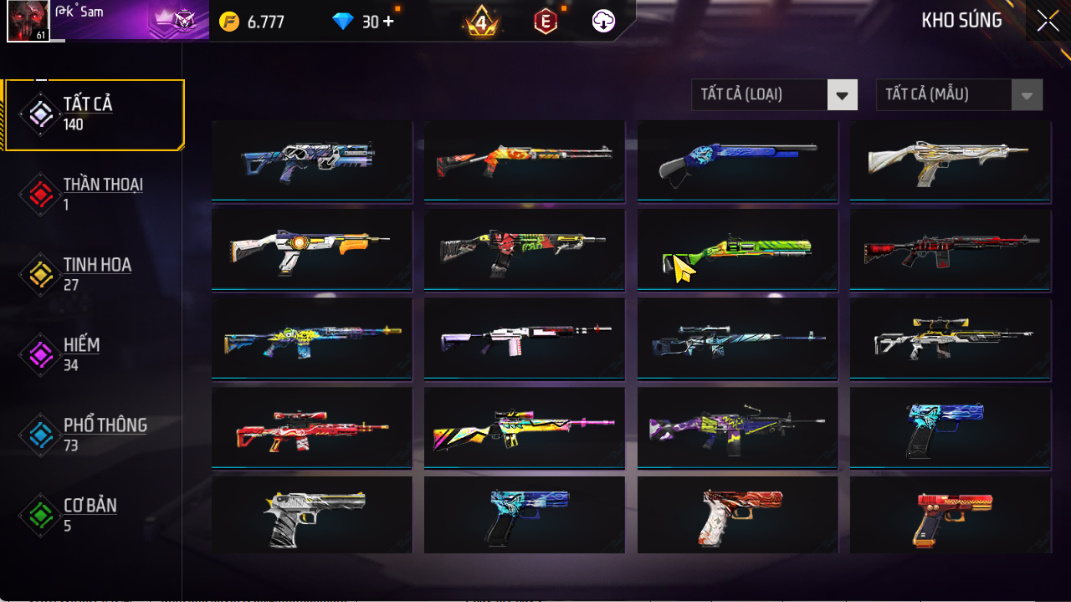
Task: Select the green striped shotgun skin
Action: point(737,250)
